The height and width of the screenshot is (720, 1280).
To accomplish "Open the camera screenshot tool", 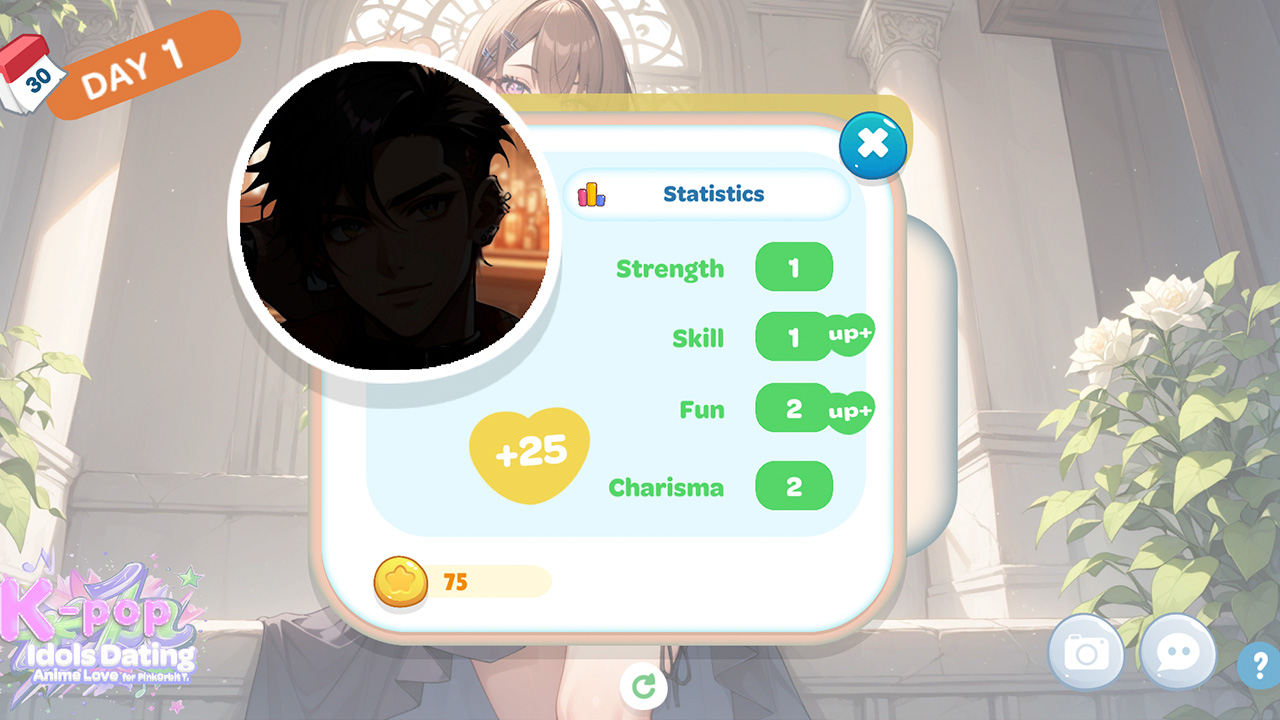I will click(x=1087, y=652).
